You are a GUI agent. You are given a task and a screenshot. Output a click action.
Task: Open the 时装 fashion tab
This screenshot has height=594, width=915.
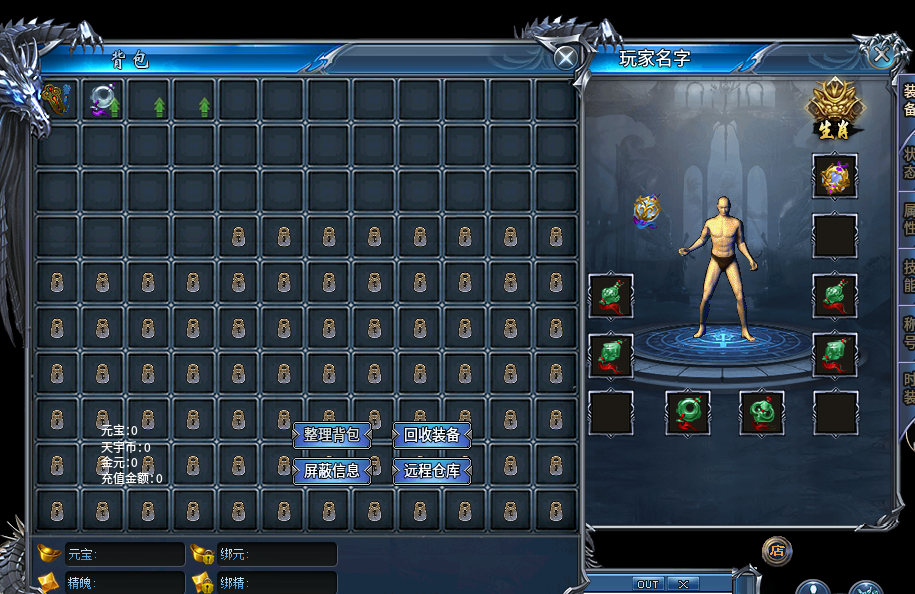pyautogui.click(x=908, y=388)
